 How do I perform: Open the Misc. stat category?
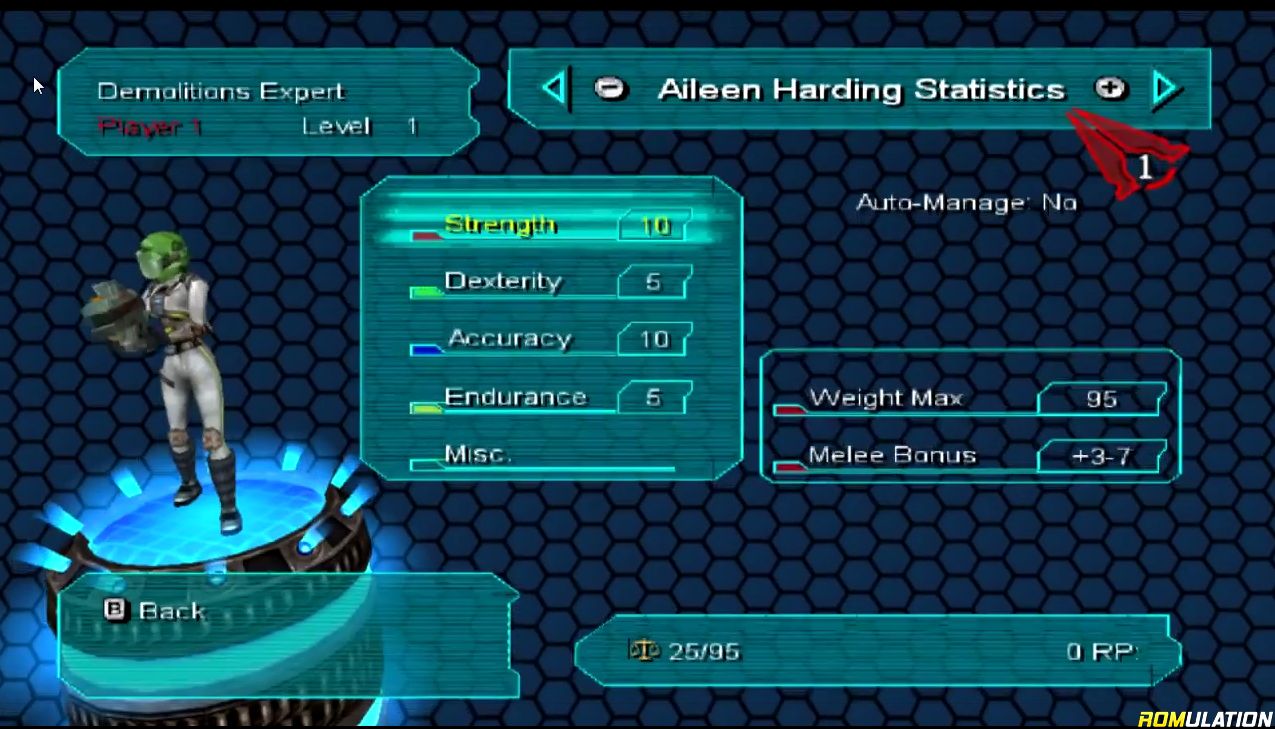[540, 455]
